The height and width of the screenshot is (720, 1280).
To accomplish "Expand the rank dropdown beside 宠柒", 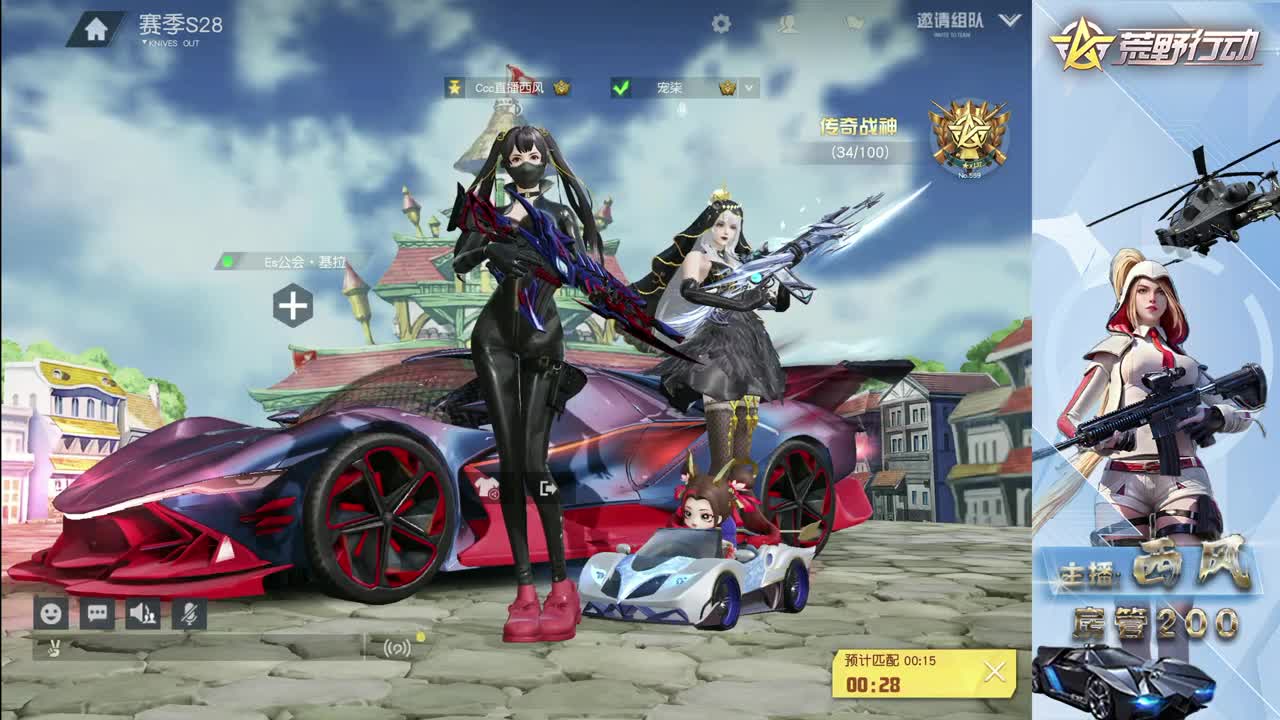I will [x=747, y=88].
